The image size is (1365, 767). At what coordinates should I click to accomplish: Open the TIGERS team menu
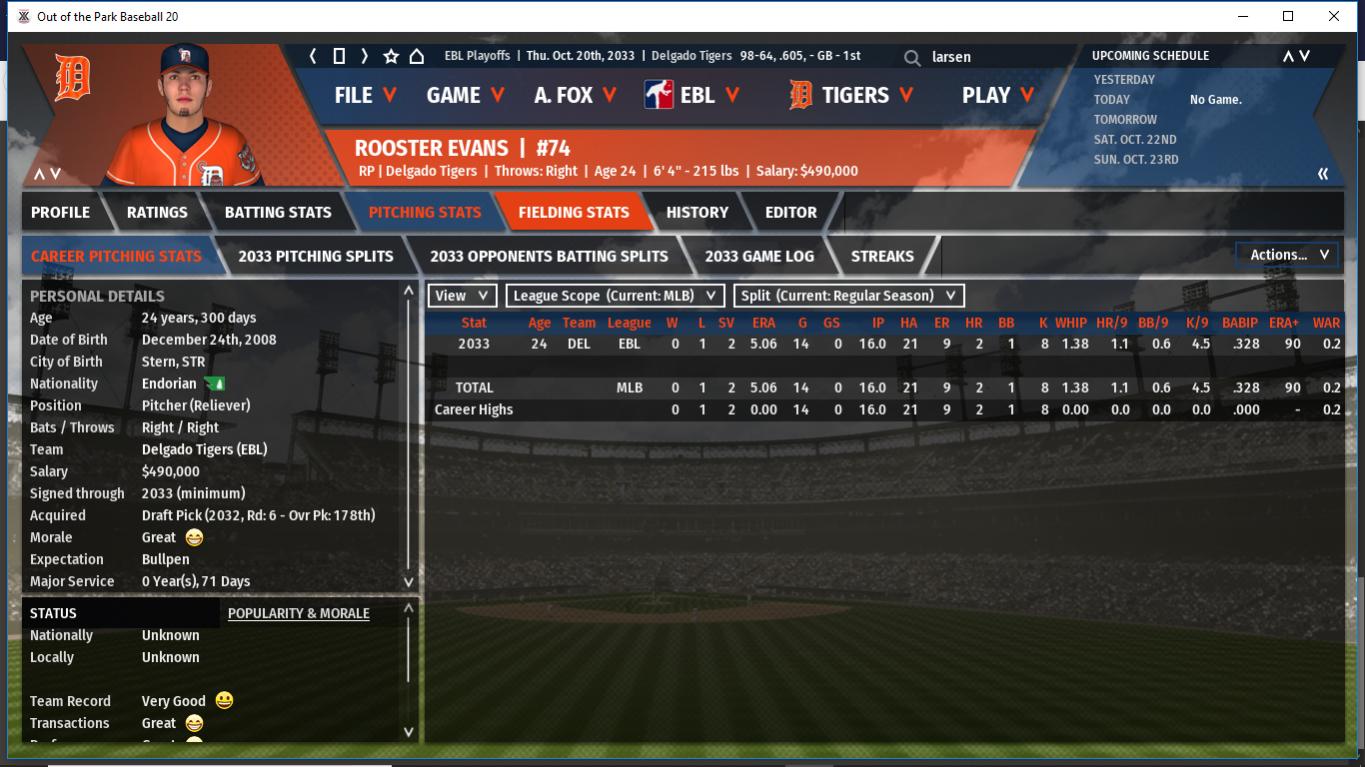[852, 95]
